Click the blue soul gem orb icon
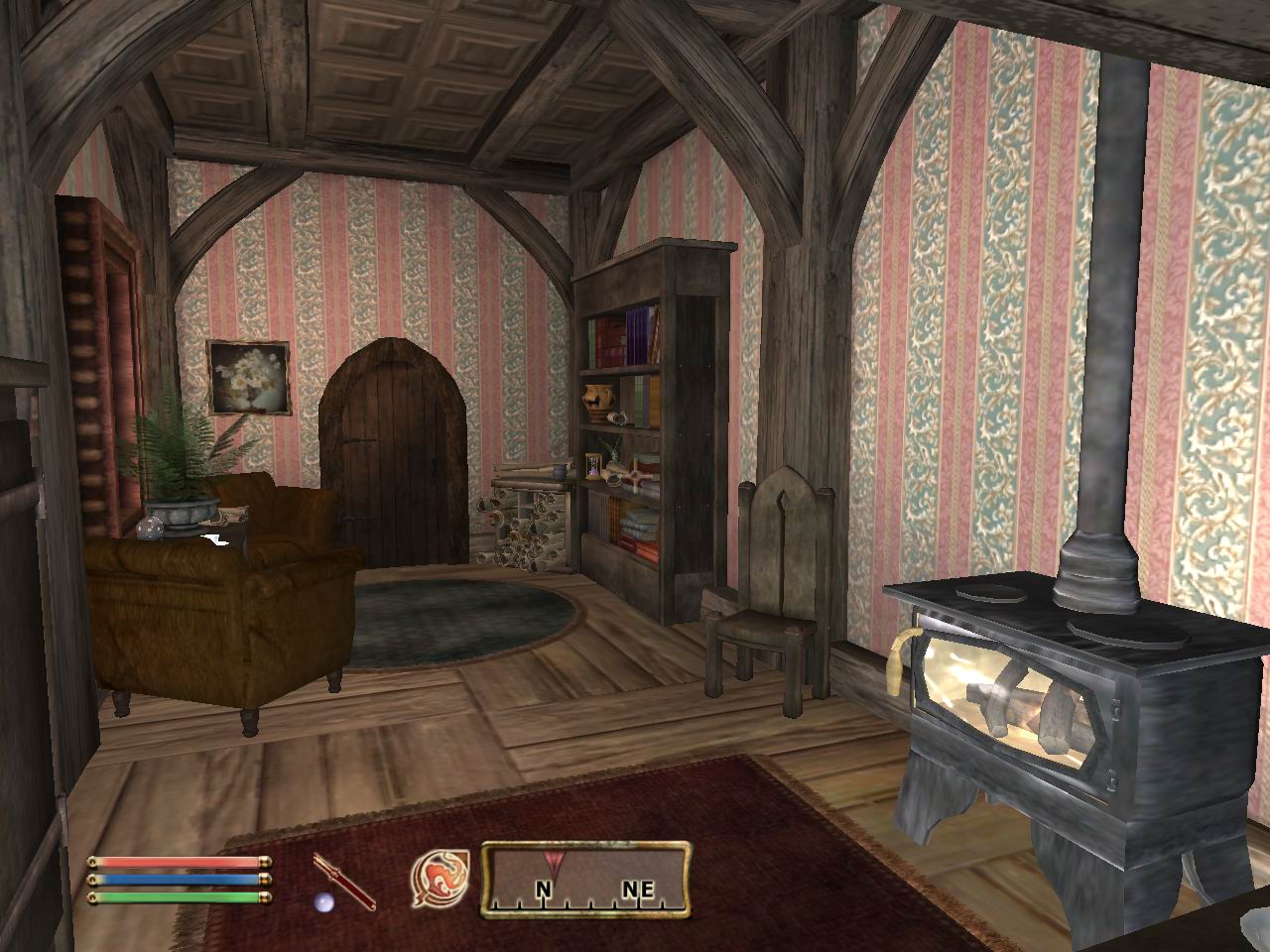The width and height of the screenshot is (1270, 952). tap(323, 903)
